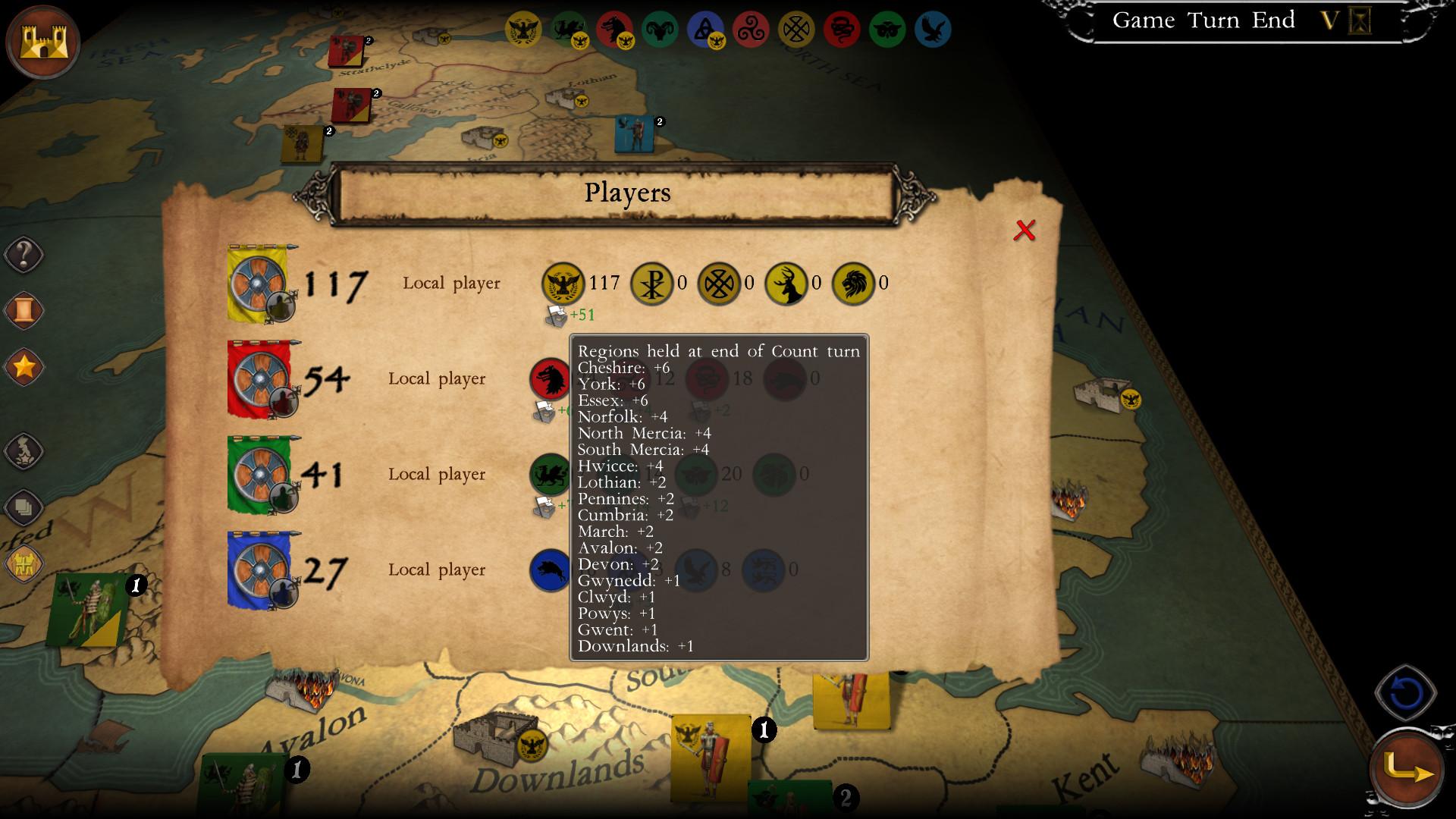
Task: Open the help question mark icon
Action: [x=24, y=255]
